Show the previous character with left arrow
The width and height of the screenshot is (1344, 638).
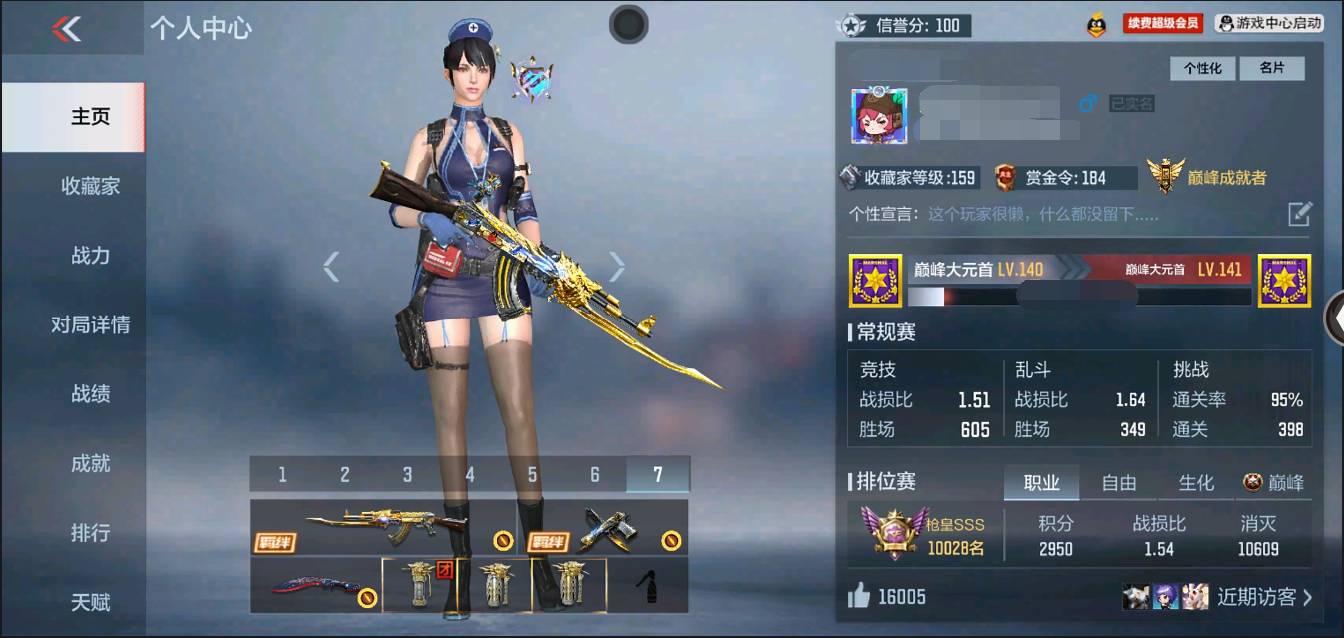(x=331, y=266)
